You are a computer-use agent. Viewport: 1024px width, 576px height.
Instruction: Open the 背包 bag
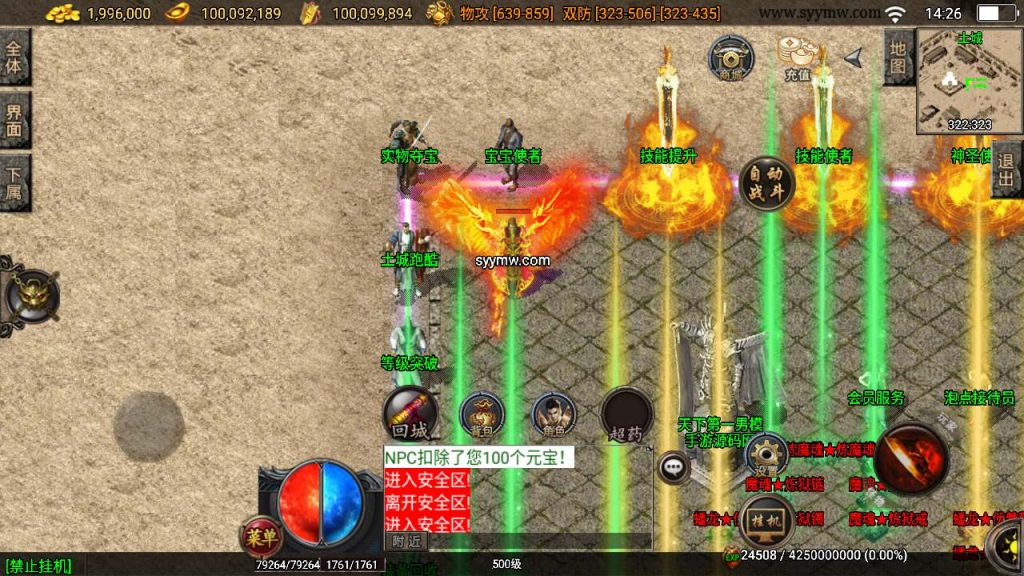(482, 415)
